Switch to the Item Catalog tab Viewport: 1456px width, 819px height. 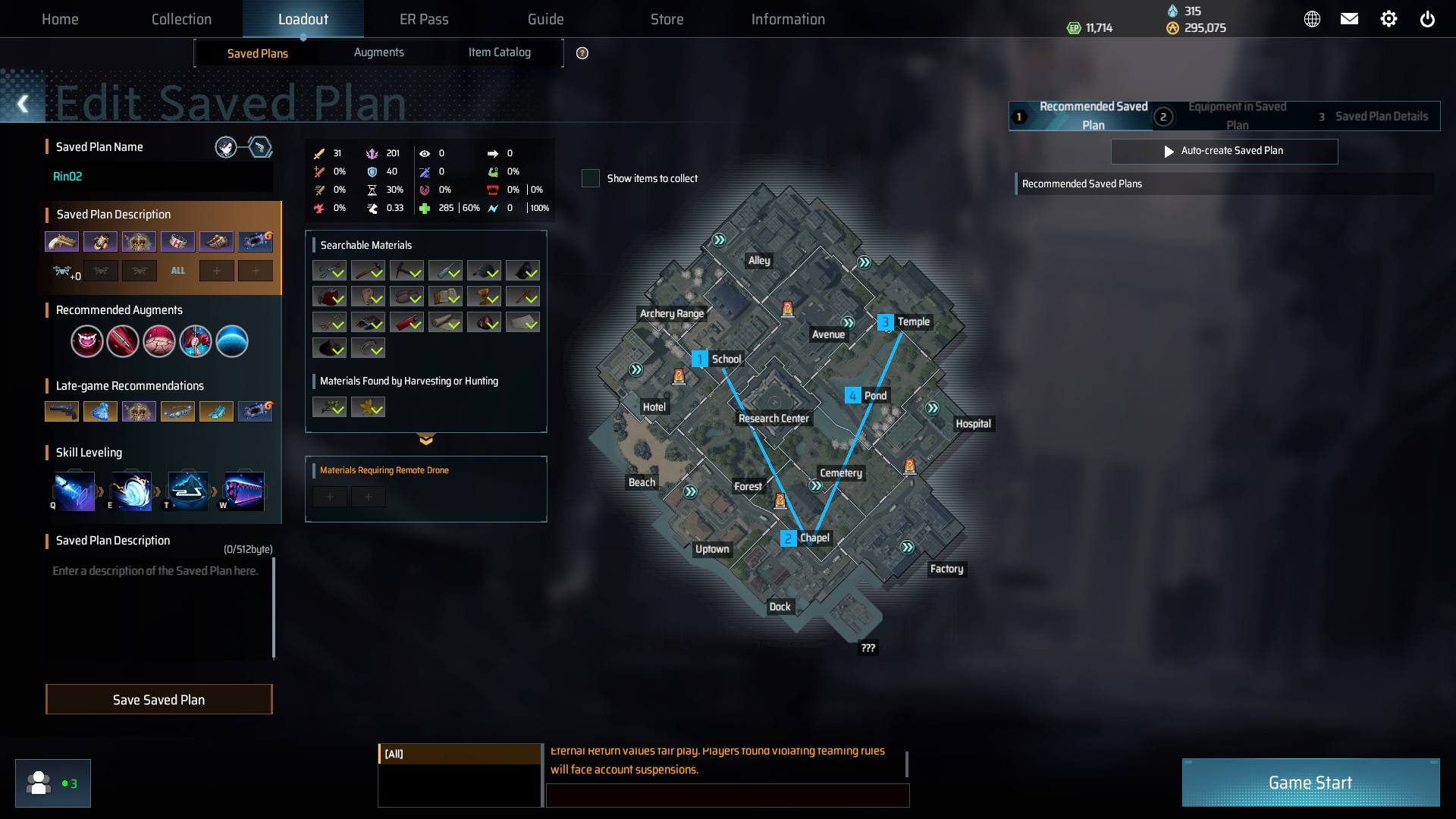[499, 52]
